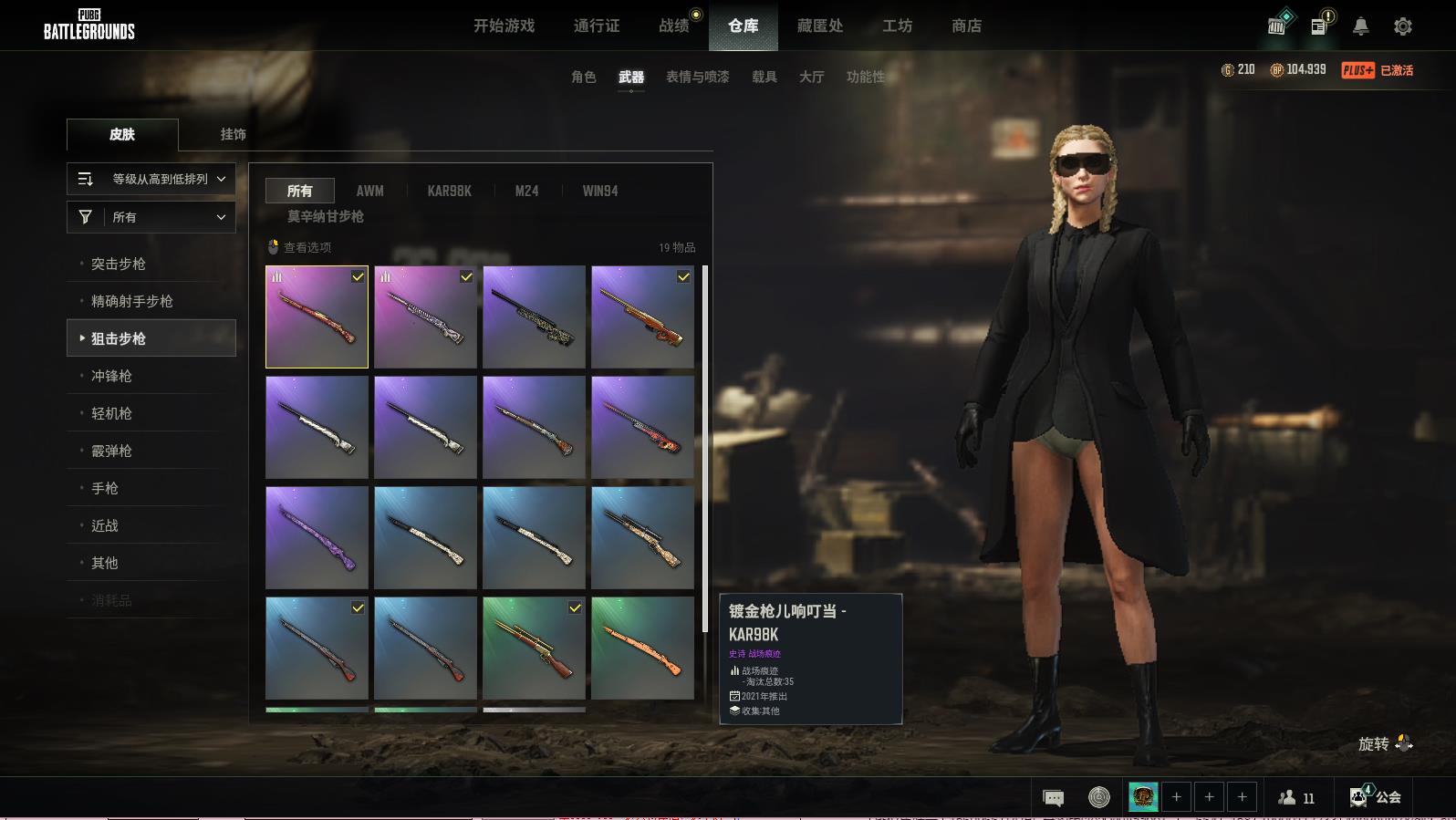Select the 冲锋枪 weapon category

pos(111,376)
